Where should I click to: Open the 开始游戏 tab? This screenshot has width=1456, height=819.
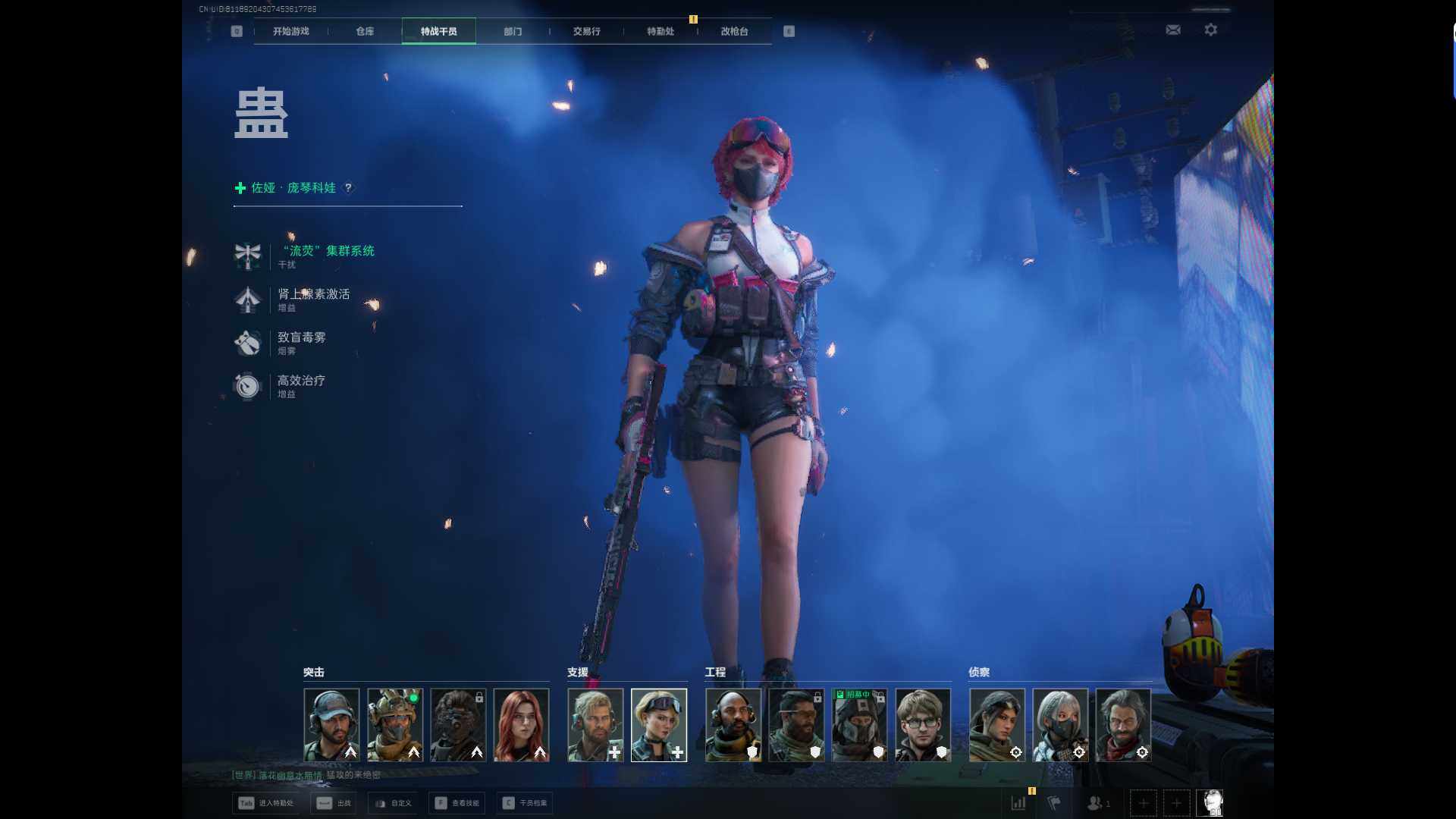[290, 31]
